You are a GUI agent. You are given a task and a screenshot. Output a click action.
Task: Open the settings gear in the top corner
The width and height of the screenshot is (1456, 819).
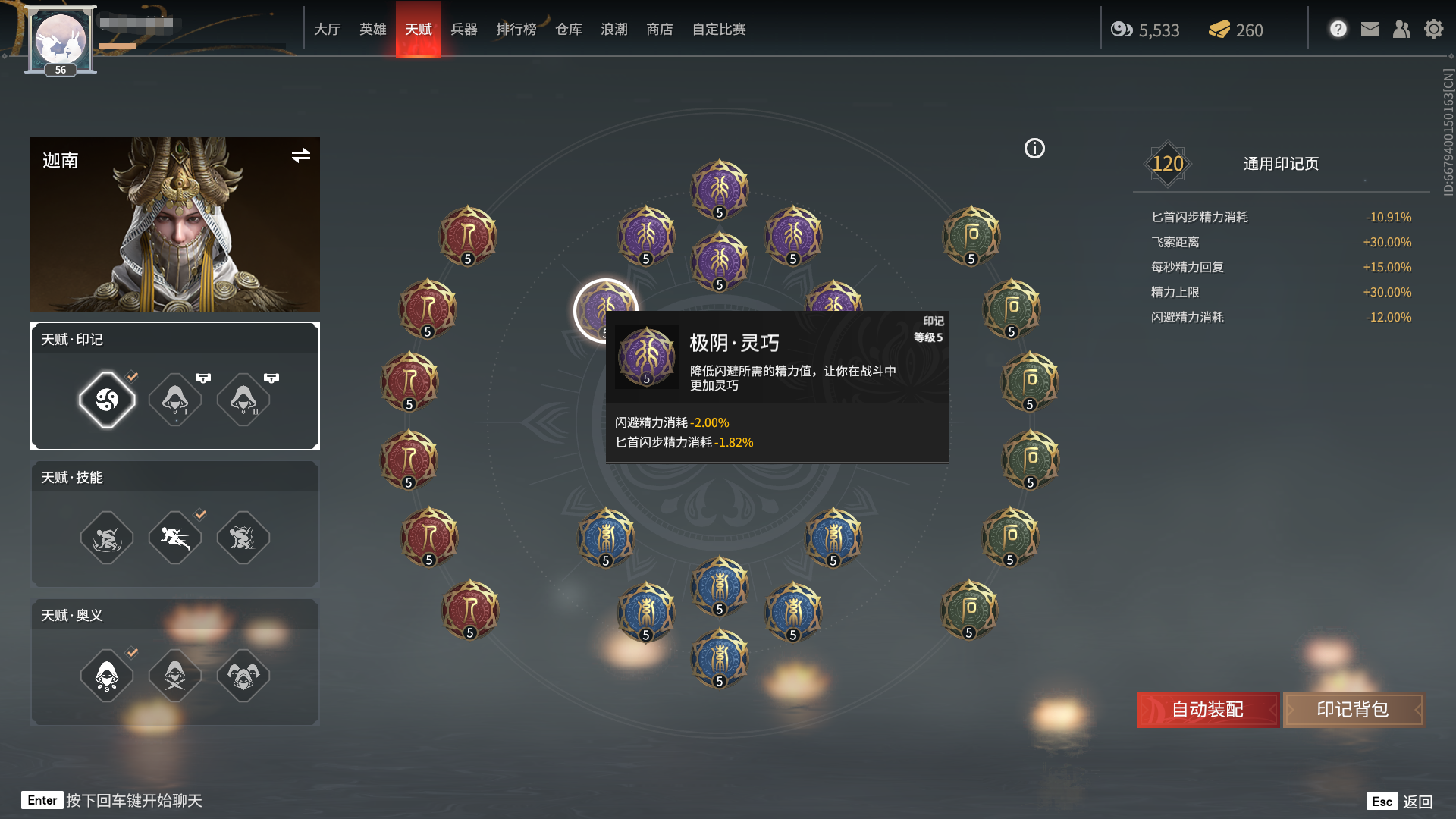(1434, 29)
